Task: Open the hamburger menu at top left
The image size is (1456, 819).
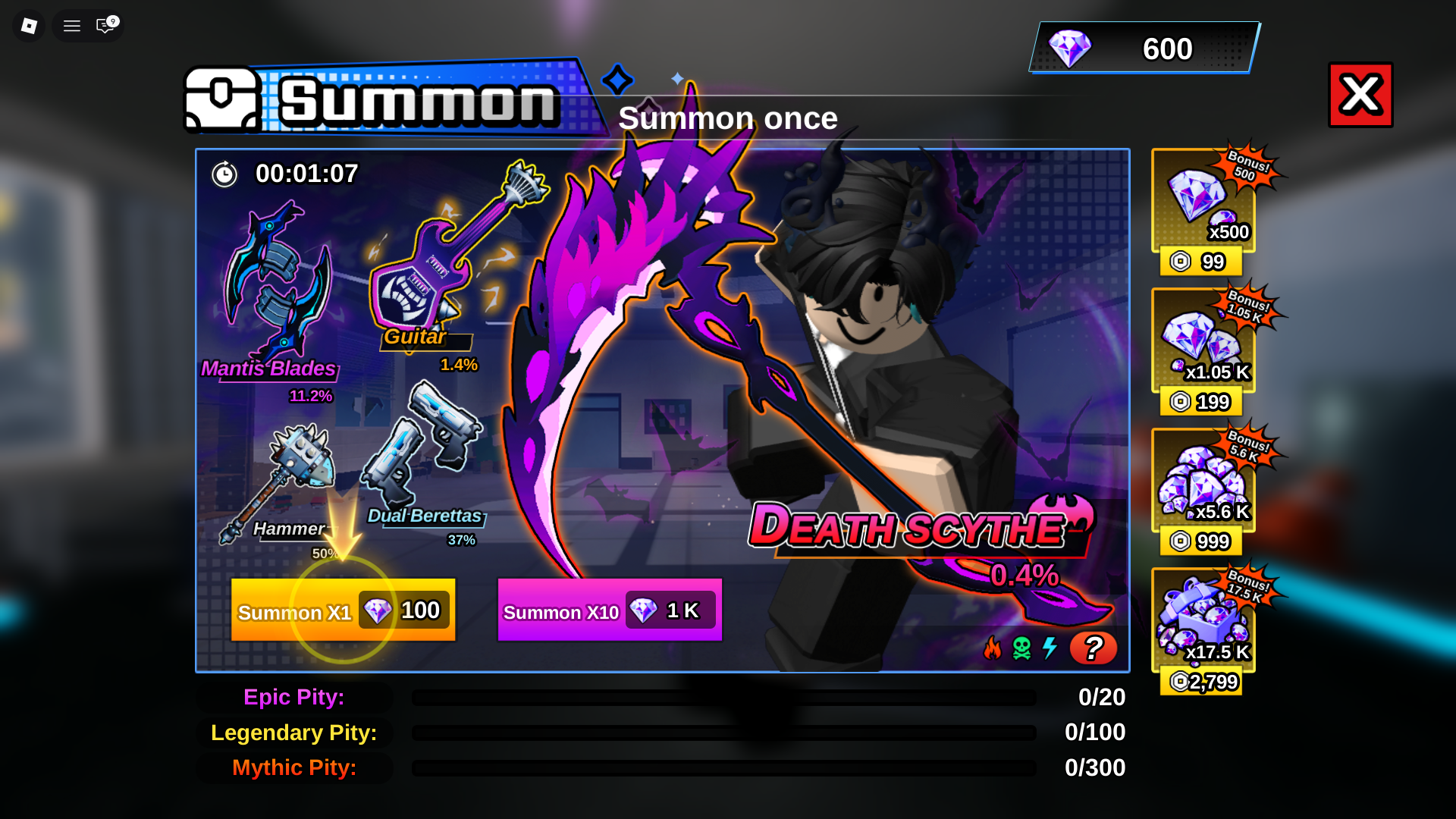Action: [71, 25]
